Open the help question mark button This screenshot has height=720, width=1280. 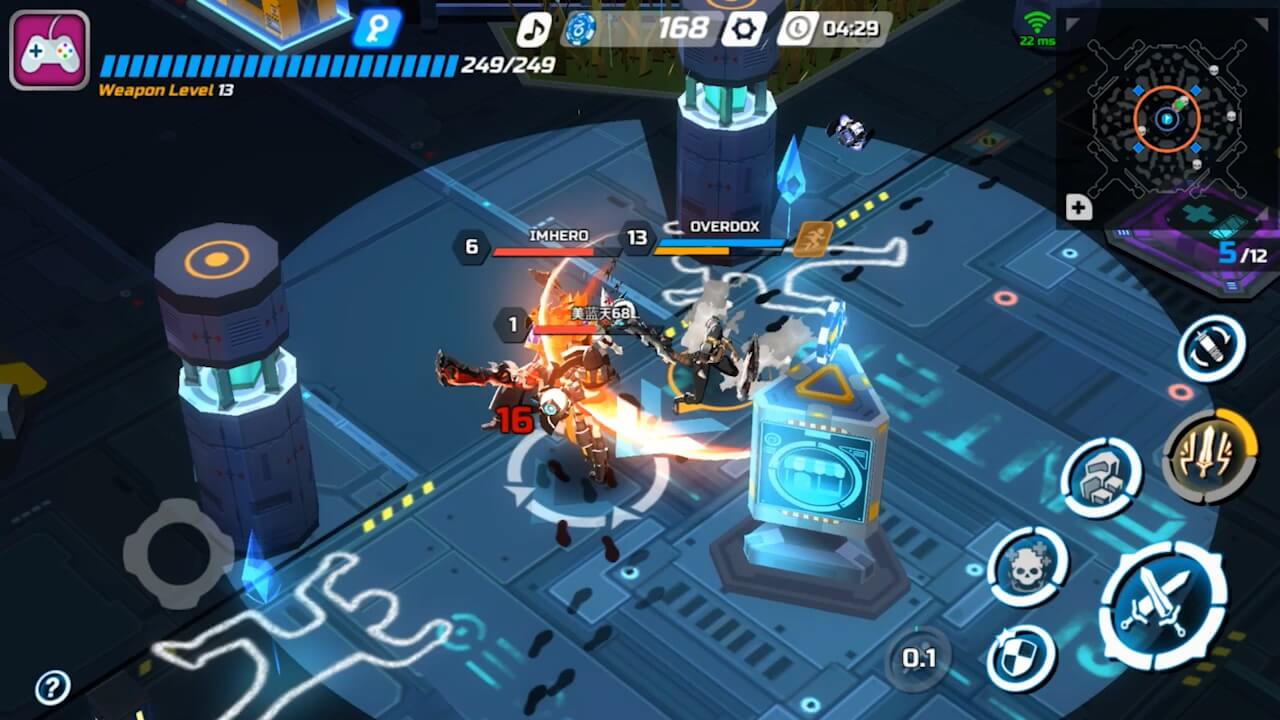pos(52,688)
